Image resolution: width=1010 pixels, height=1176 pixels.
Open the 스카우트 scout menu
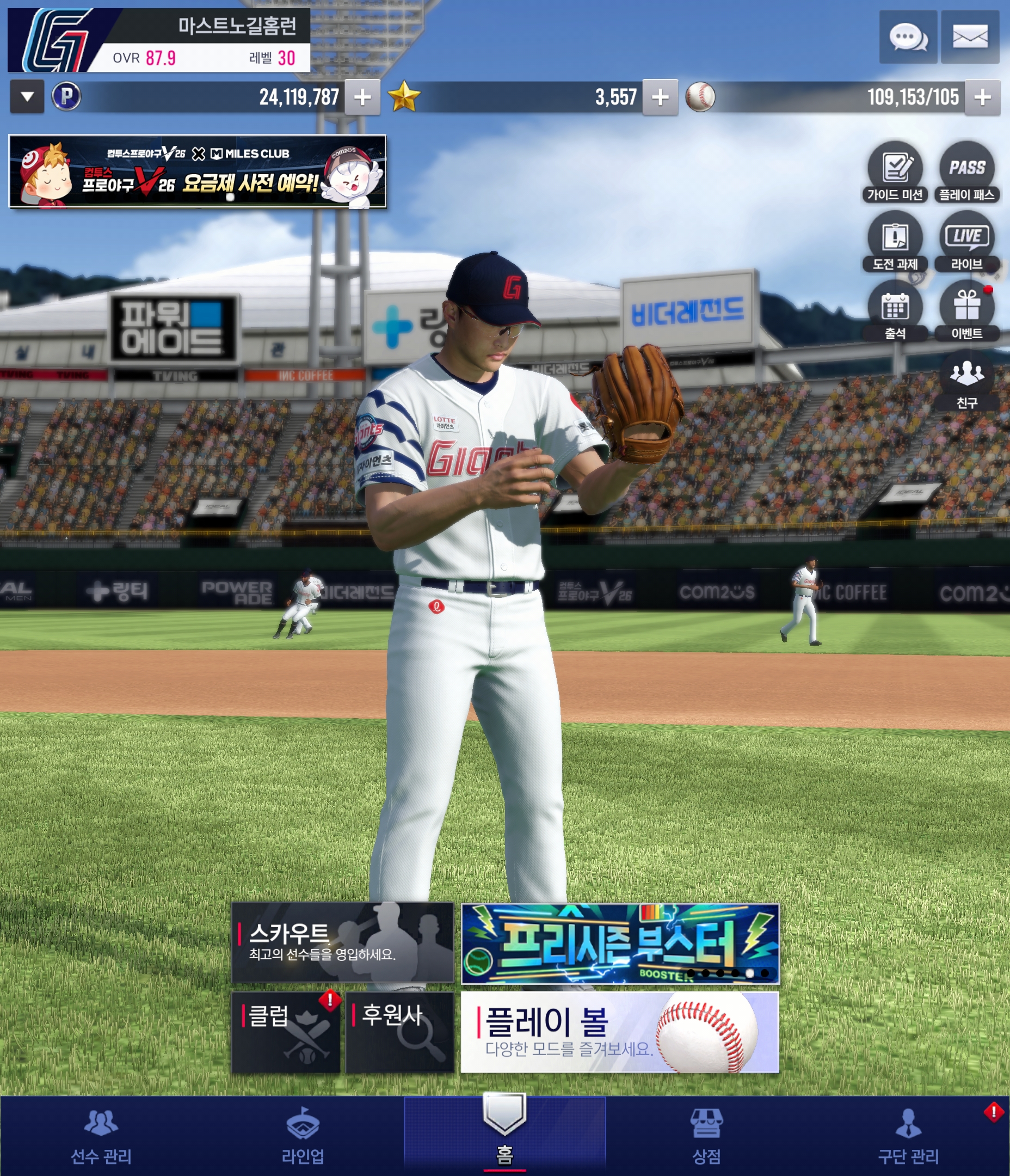(343, 943)
